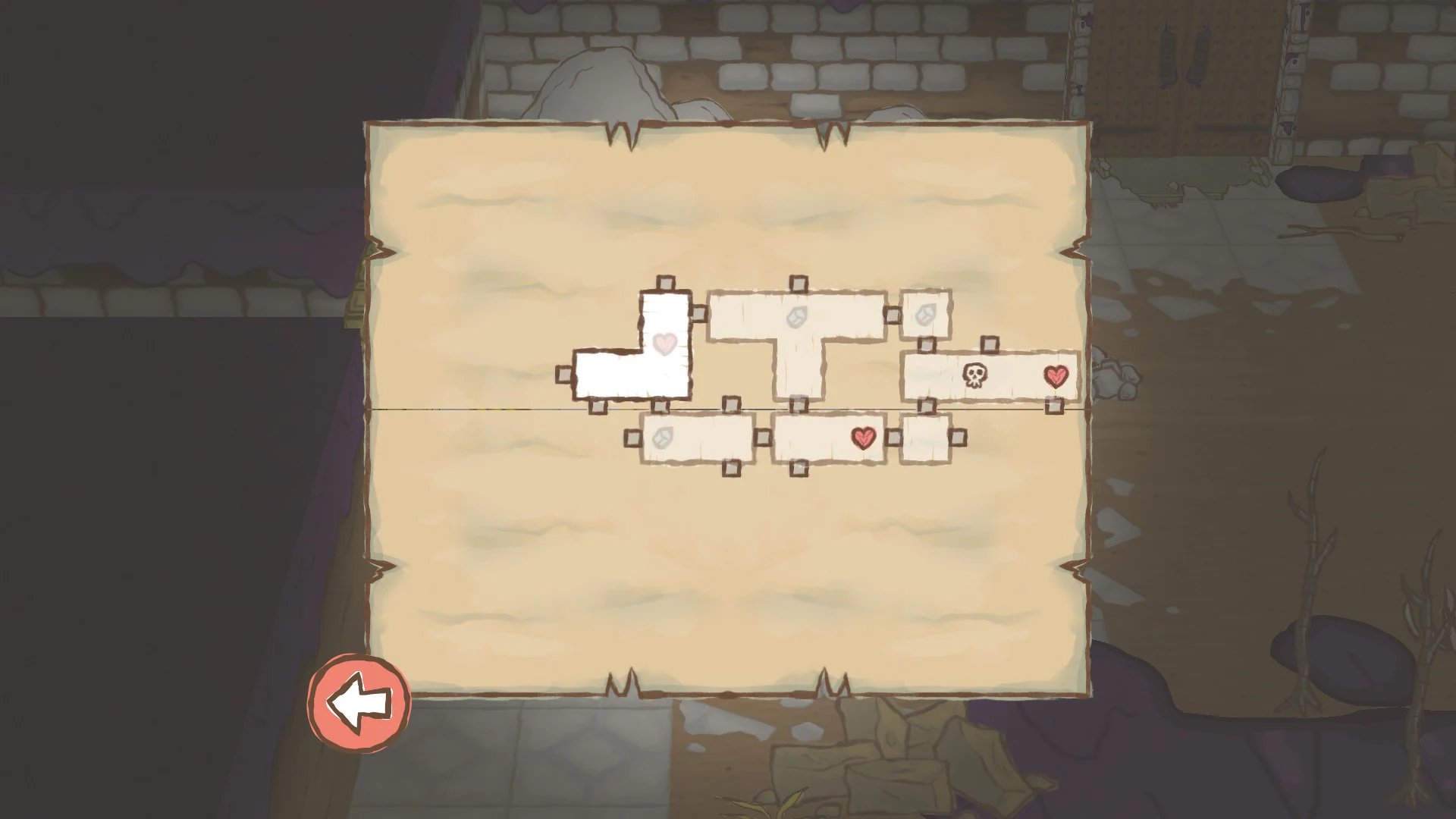Click the gem icon in the small top-right room

(926, 312)
